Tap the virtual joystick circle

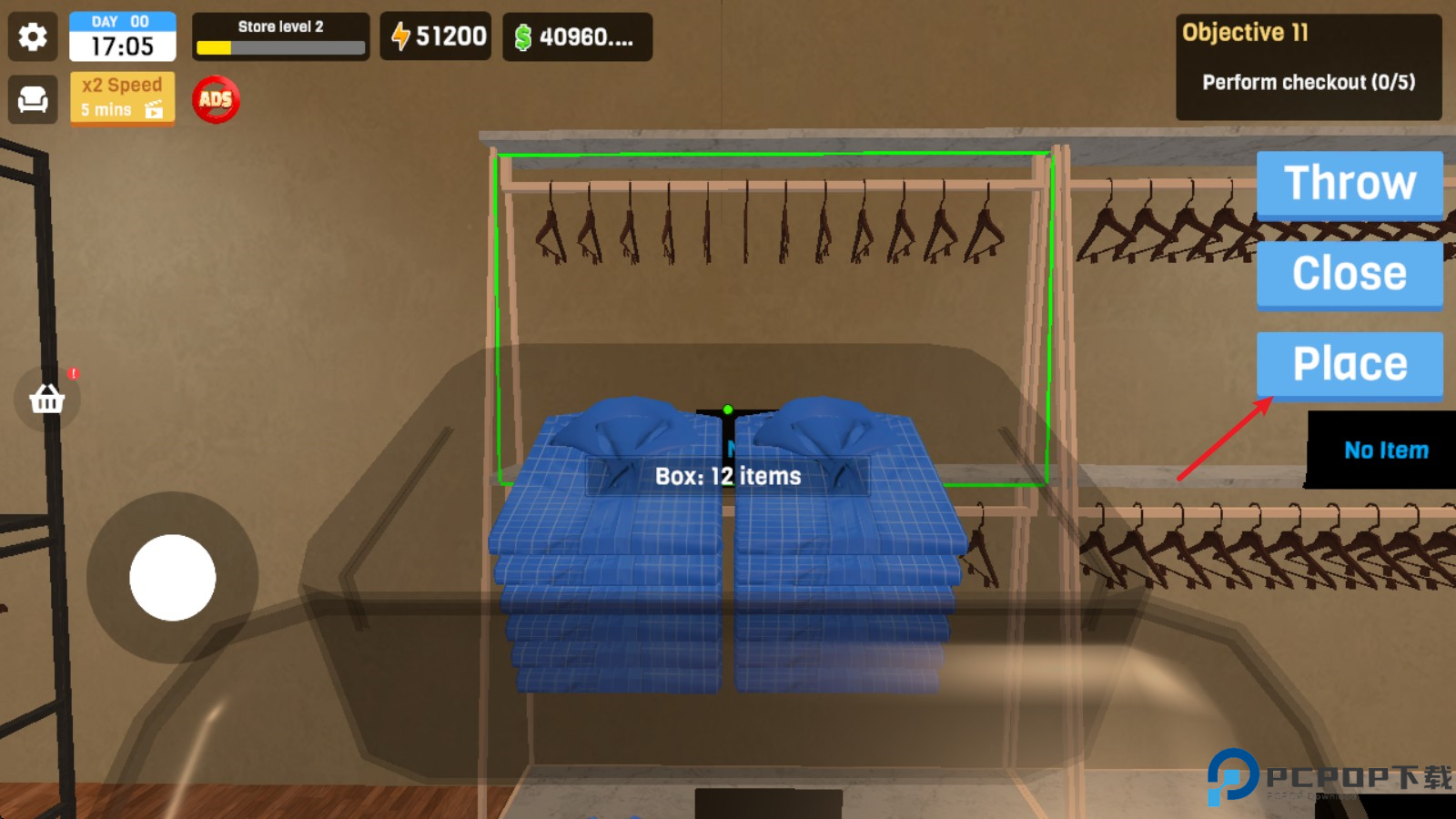pyautogui.click(x=173, y=580)
